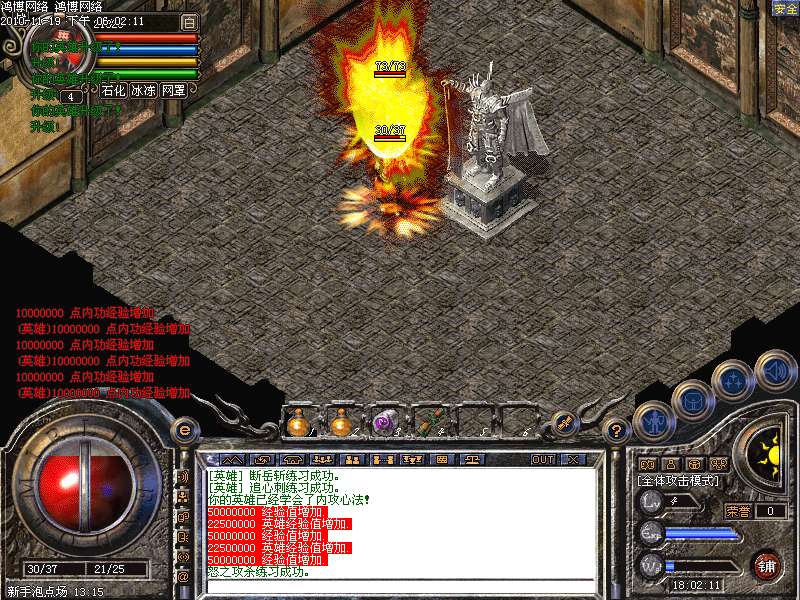Use the purple scroll in hotbar slot 3
Viewport: 800px width, 600px height.
384,424
